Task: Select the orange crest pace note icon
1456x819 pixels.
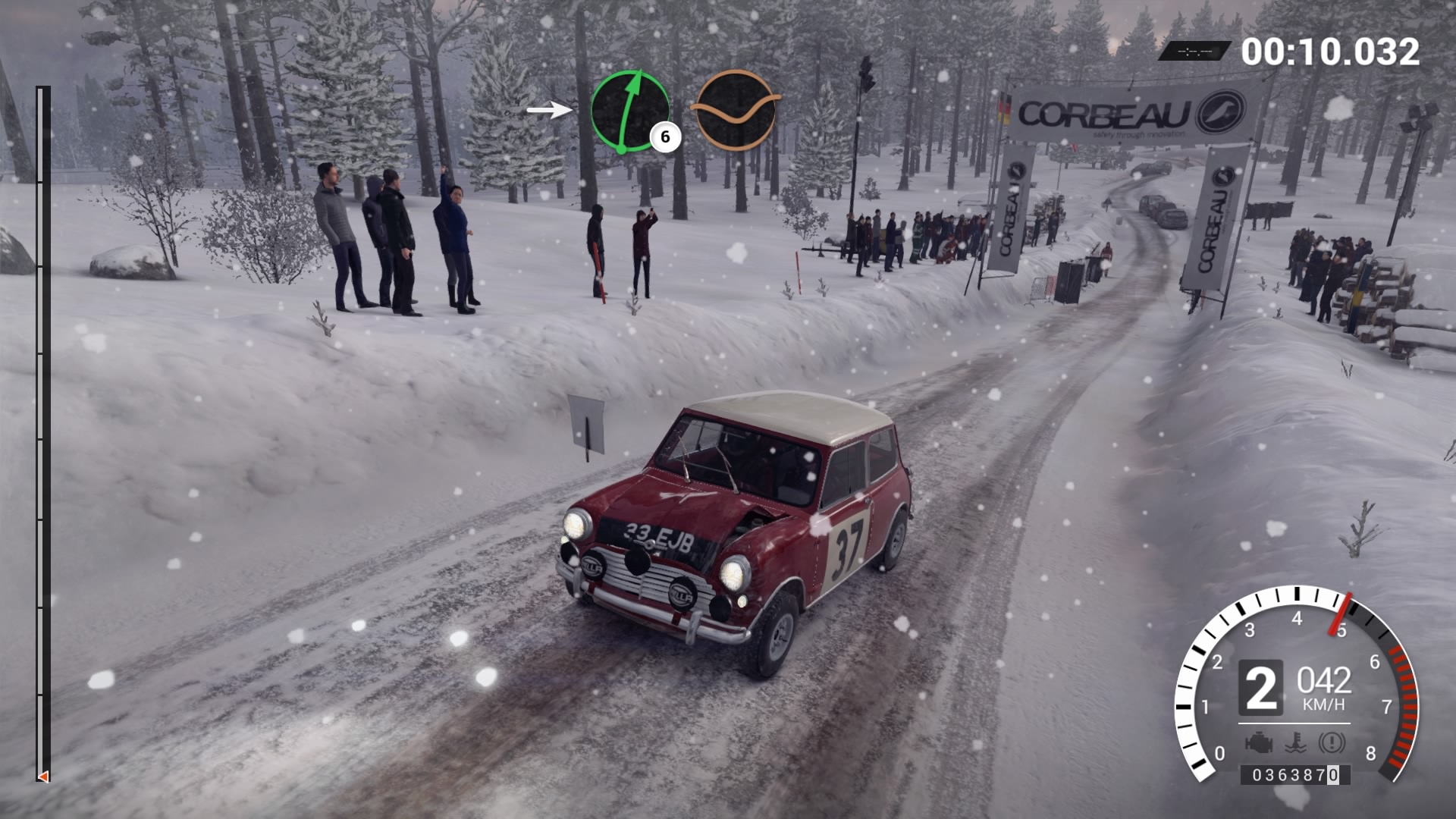Action: point(735,110)
